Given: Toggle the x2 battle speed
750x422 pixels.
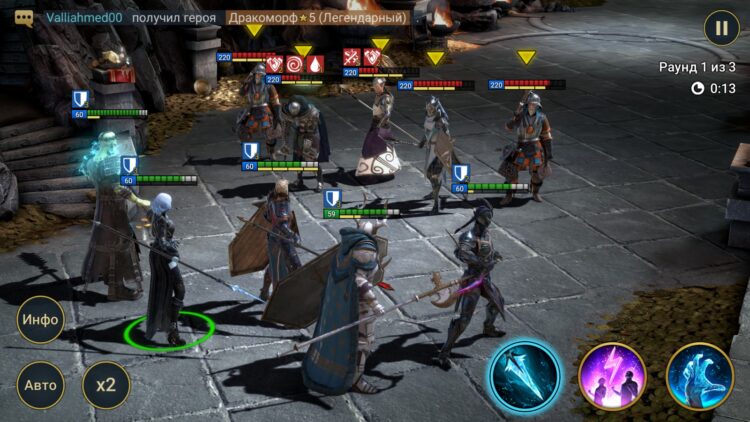Looking at the screenshot, I should click(105, 385).
